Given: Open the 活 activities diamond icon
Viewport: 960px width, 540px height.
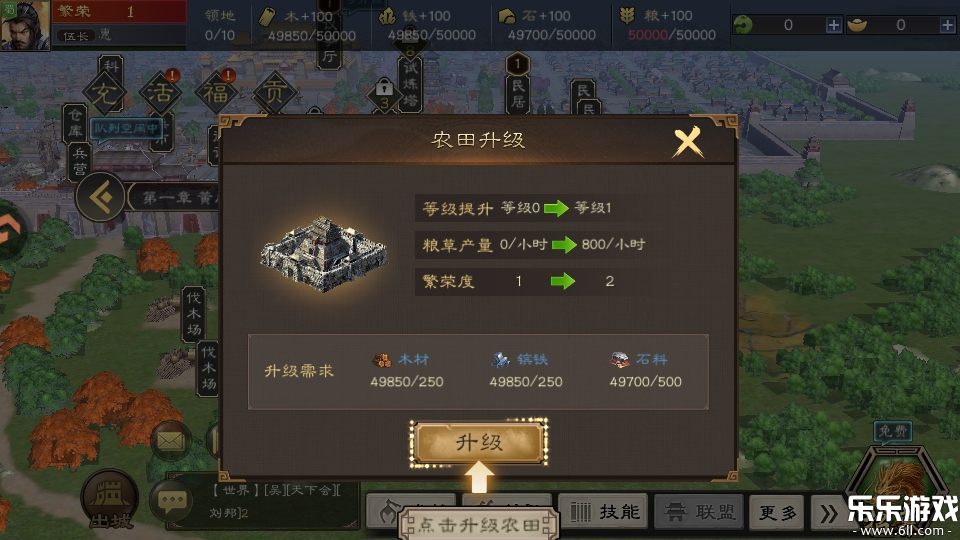Looking at the screenshot, I should point(161,95).
